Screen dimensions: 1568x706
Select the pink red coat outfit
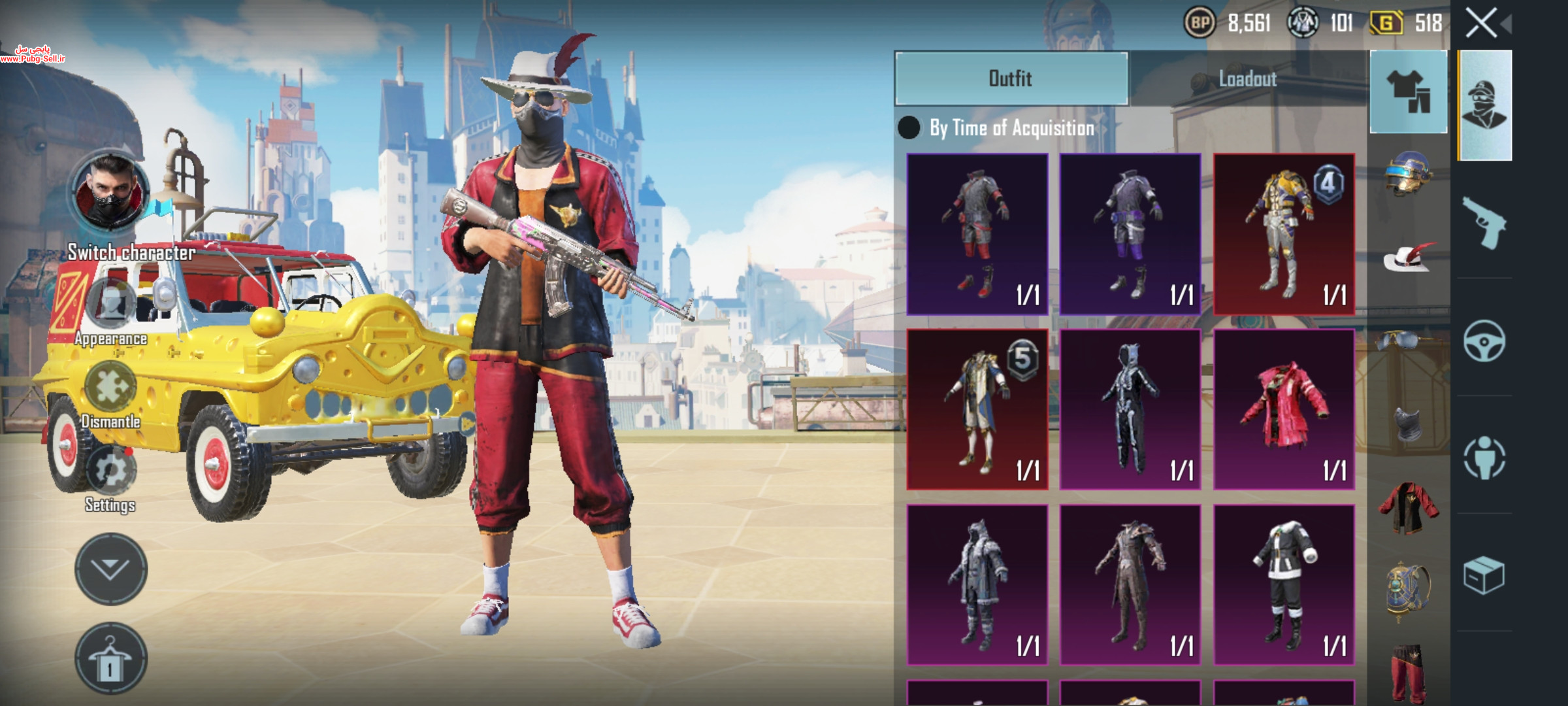tap(1284, 410)
